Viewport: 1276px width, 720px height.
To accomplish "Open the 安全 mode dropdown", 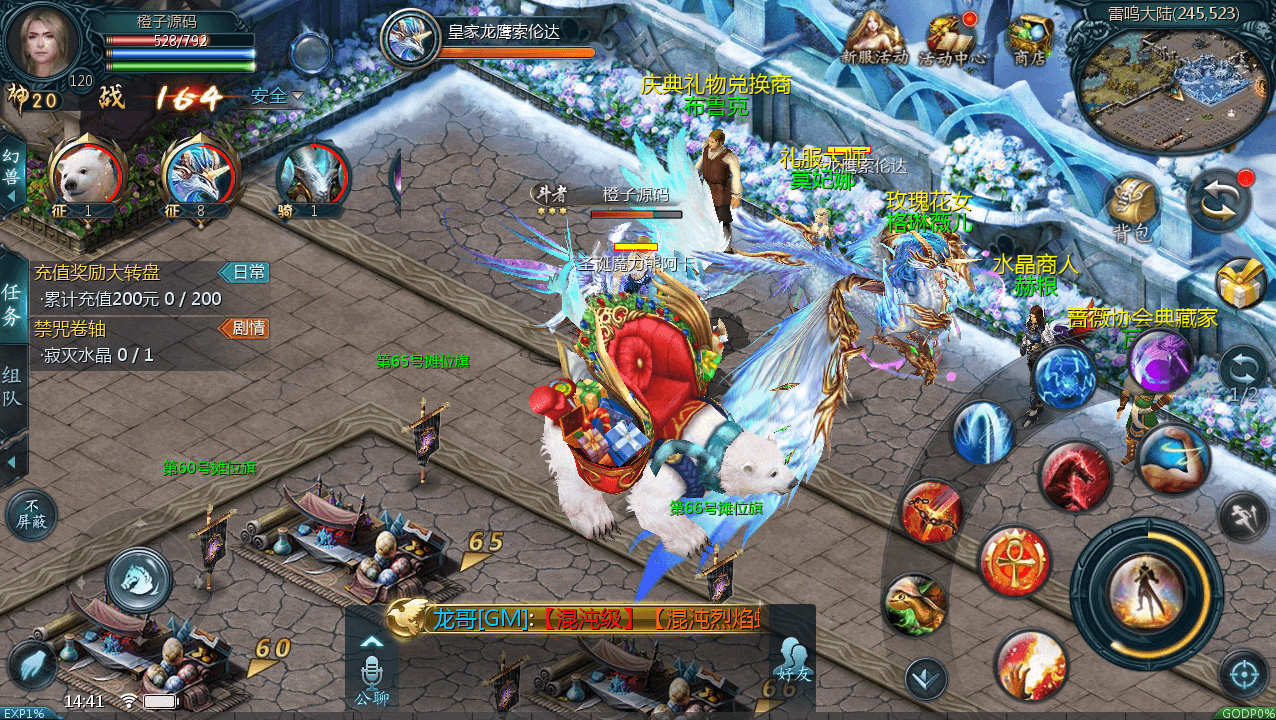I will coord(277,96).
